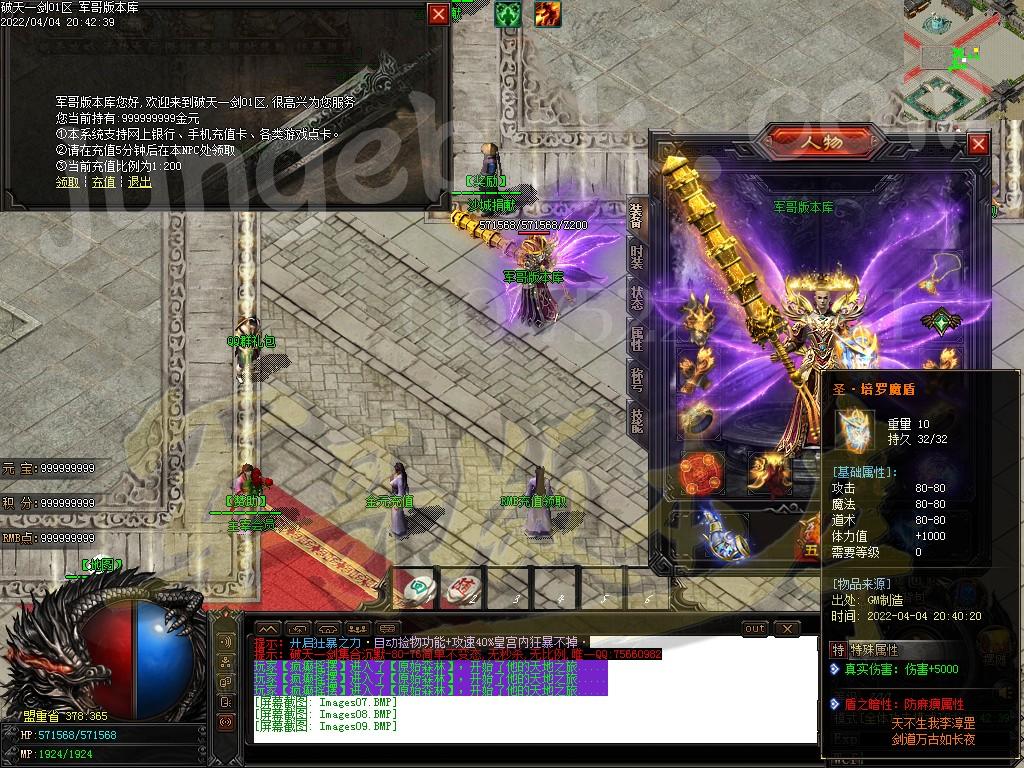
Task: Close the 人物 character panel
Action: [x=978, y=144]
